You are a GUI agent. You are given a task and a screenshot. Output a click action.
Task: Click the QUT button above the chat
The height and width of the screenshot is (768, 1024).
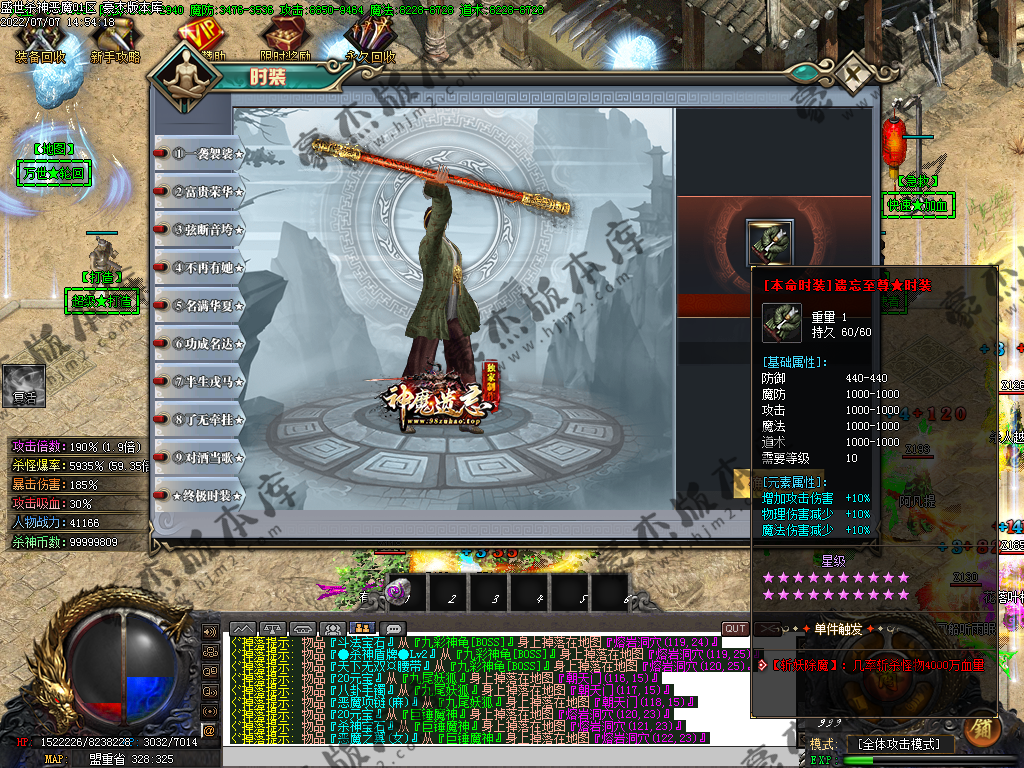735,628
